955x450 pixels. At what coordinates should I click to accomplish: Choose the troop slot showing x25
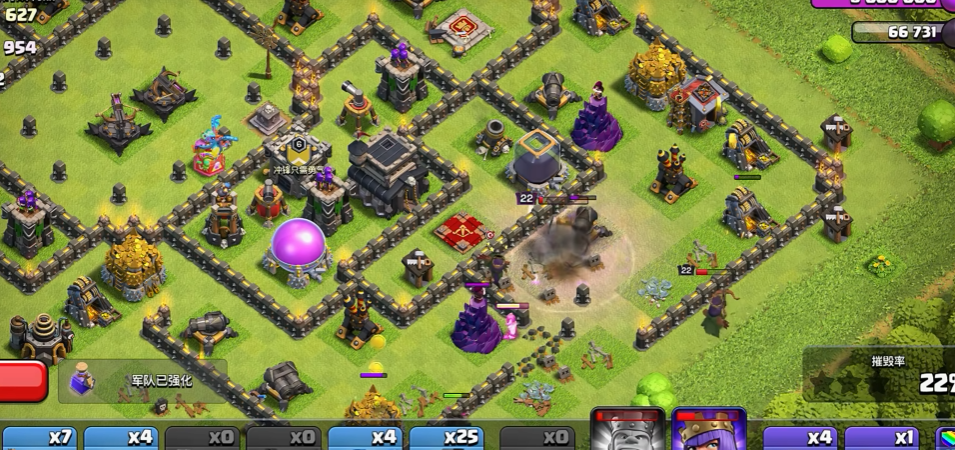click(449, 438)
